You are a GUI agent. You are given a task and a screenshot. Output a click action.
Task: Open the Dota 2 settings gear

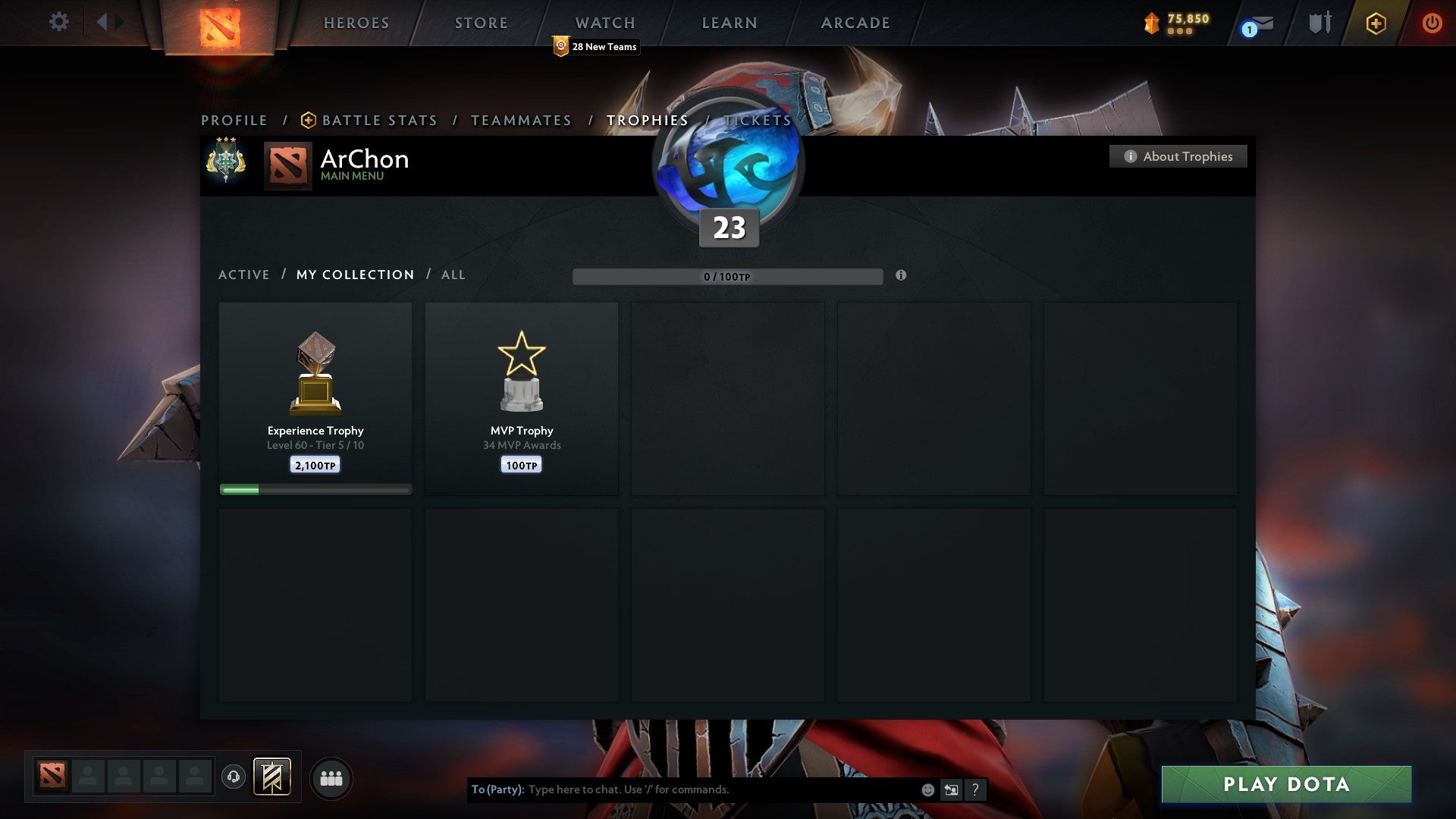point(59,22)
